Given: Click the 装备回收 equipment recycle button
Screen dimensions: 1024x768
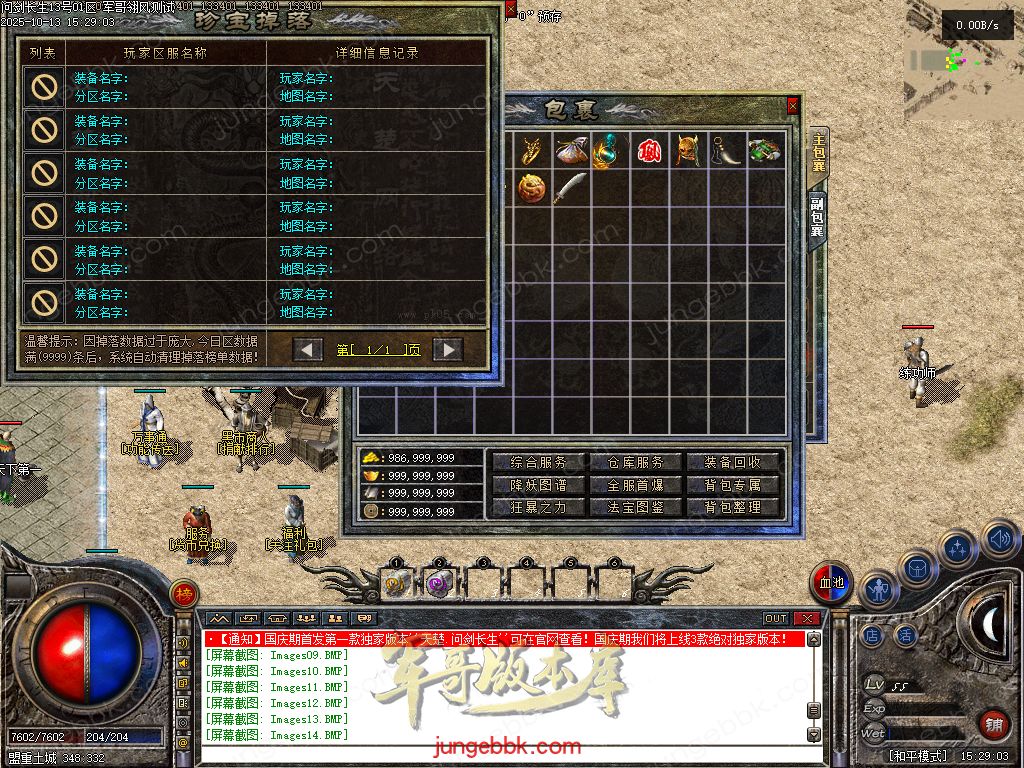Looking at the screenshot, I should click(732, 462).
